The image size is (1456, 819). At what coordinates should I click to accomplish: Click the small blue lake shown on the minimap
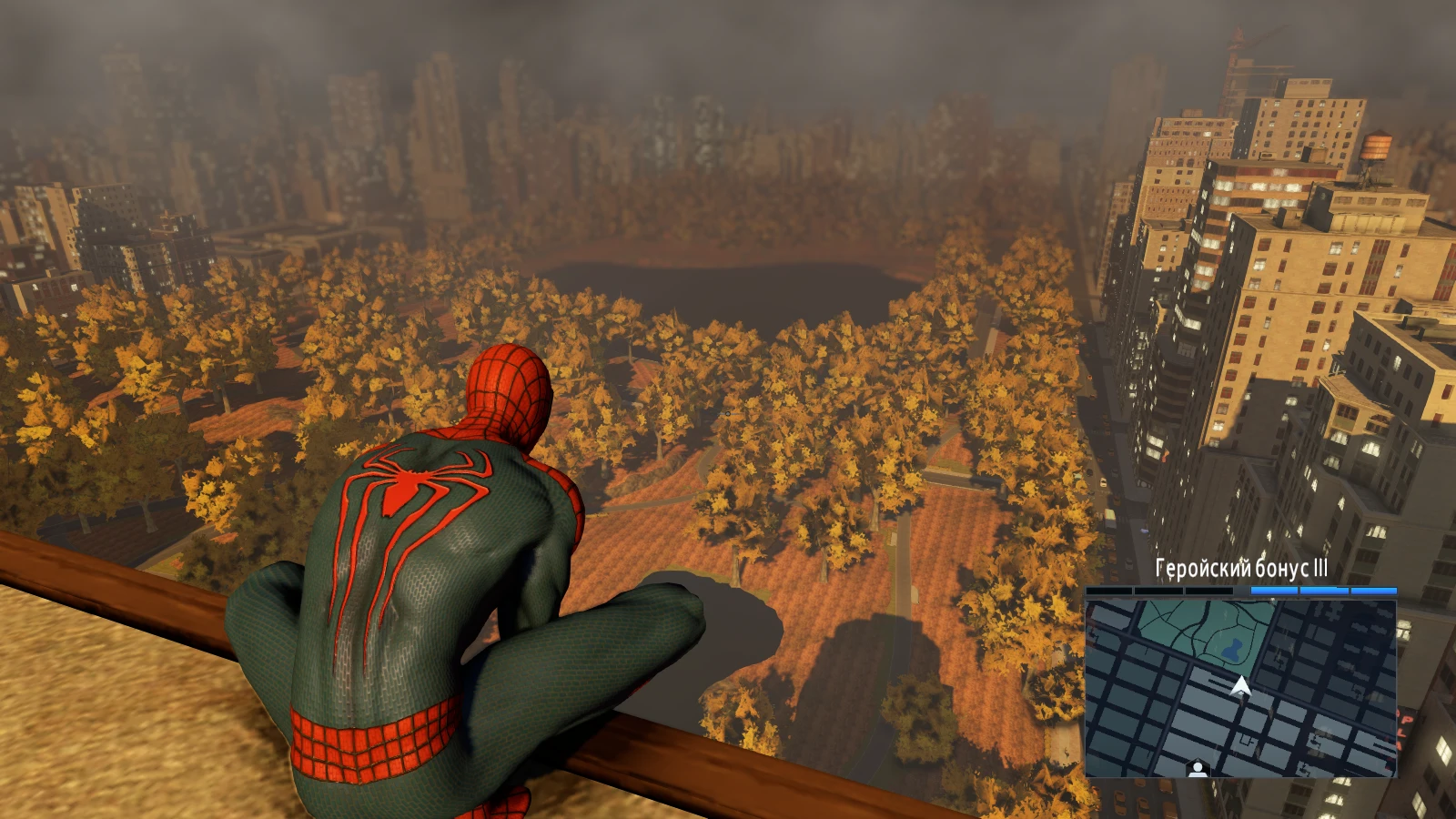[1231, 649]
